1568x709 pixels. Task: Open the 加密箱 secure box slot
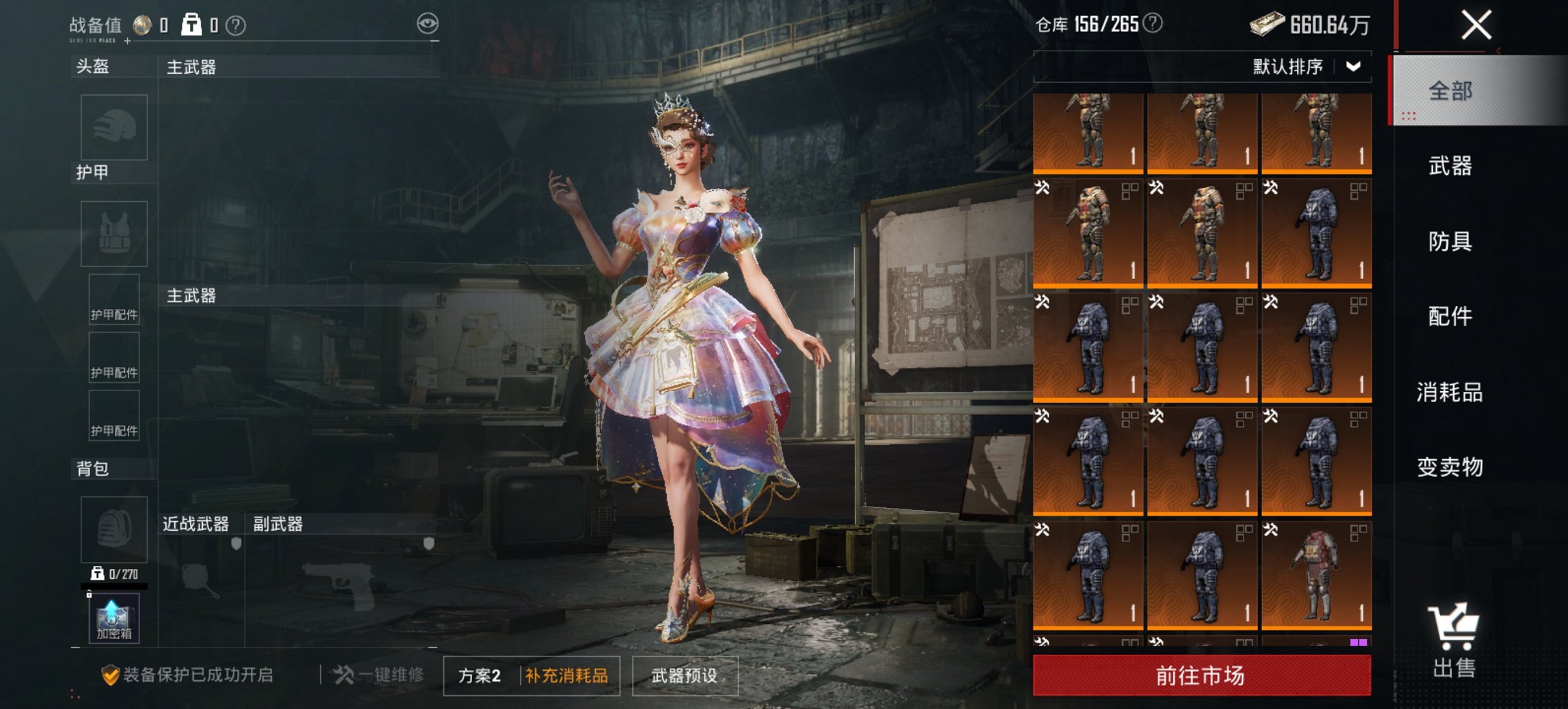[114, 618]
